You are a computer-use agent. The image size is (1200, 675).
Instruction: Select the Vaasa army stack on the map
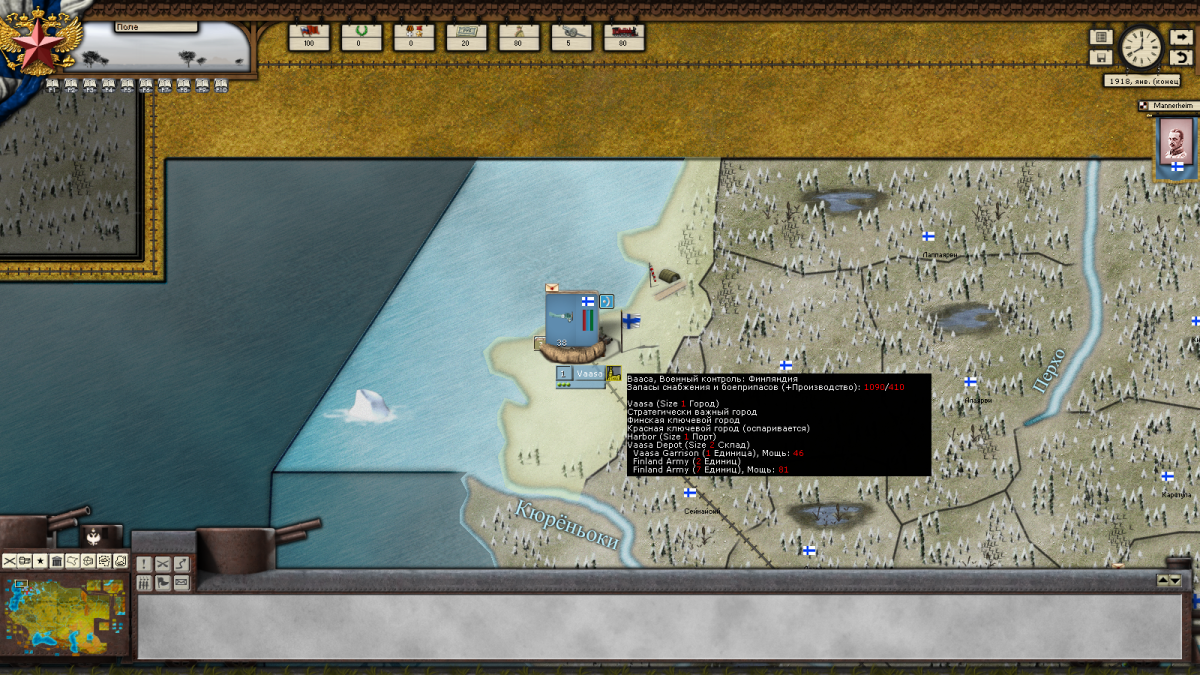pyautogui.click(x=572, y=320)
